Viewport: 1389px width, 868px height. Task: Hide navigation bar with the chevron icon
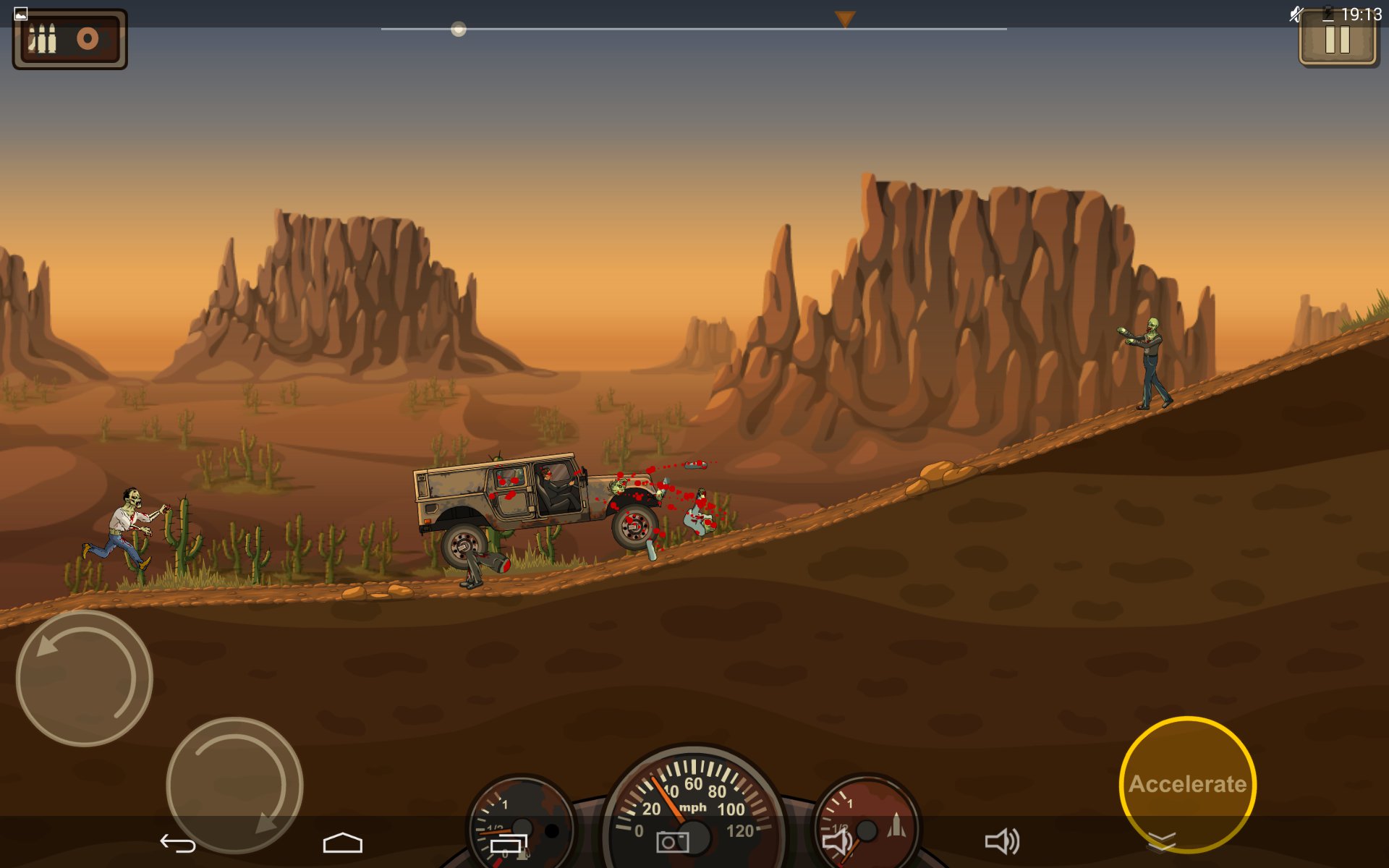point(1162,841)
